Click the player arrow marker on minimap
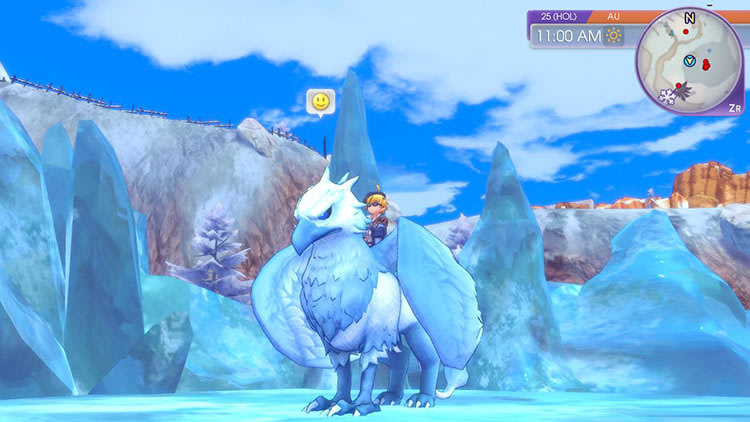750x422 pixels. coord(689,62)
